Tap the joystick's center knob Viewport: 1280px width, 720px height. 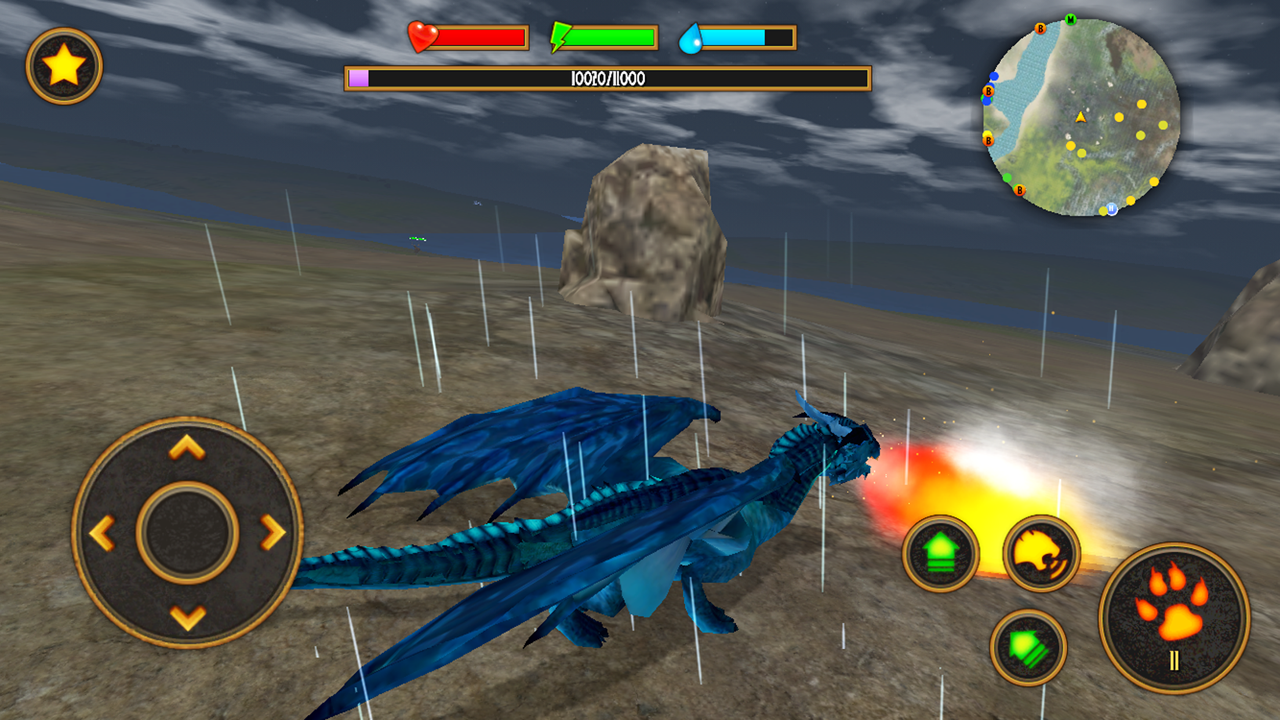click(187, 533)
